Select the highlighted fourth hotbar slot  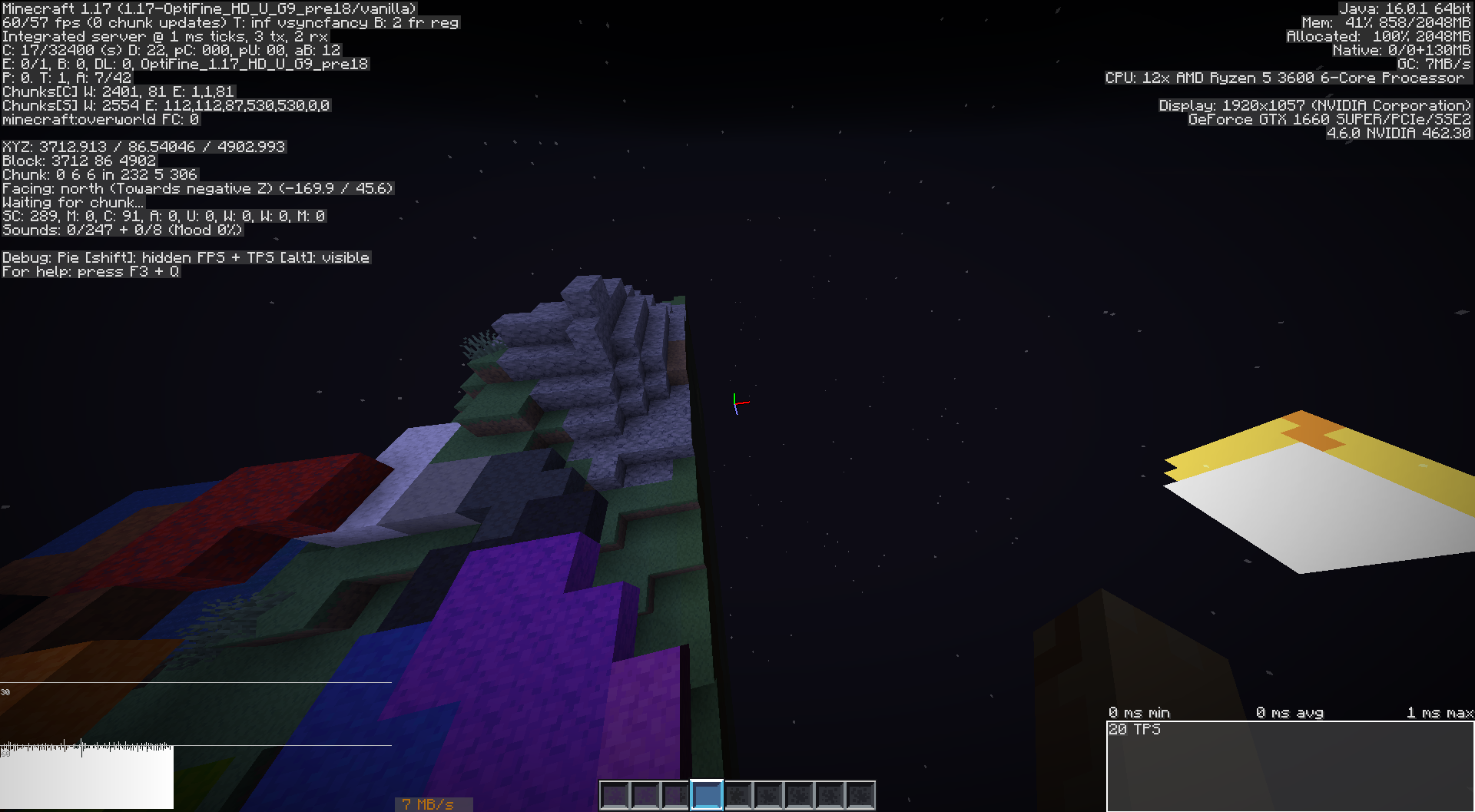click(707, 796)
